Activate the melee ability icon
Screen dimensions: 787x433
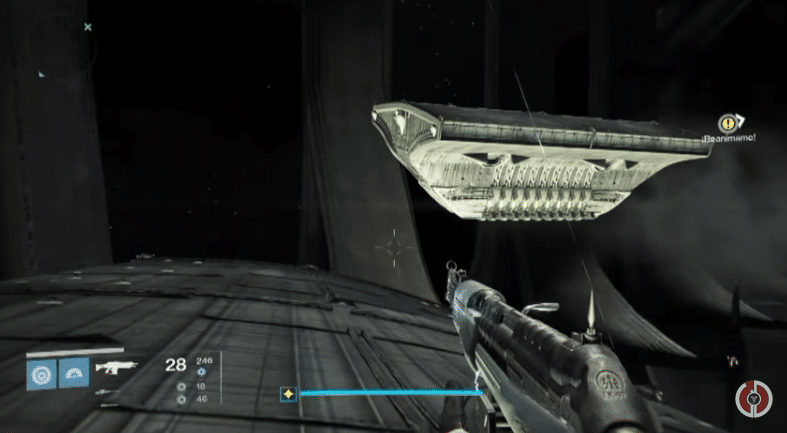(73, 374)
